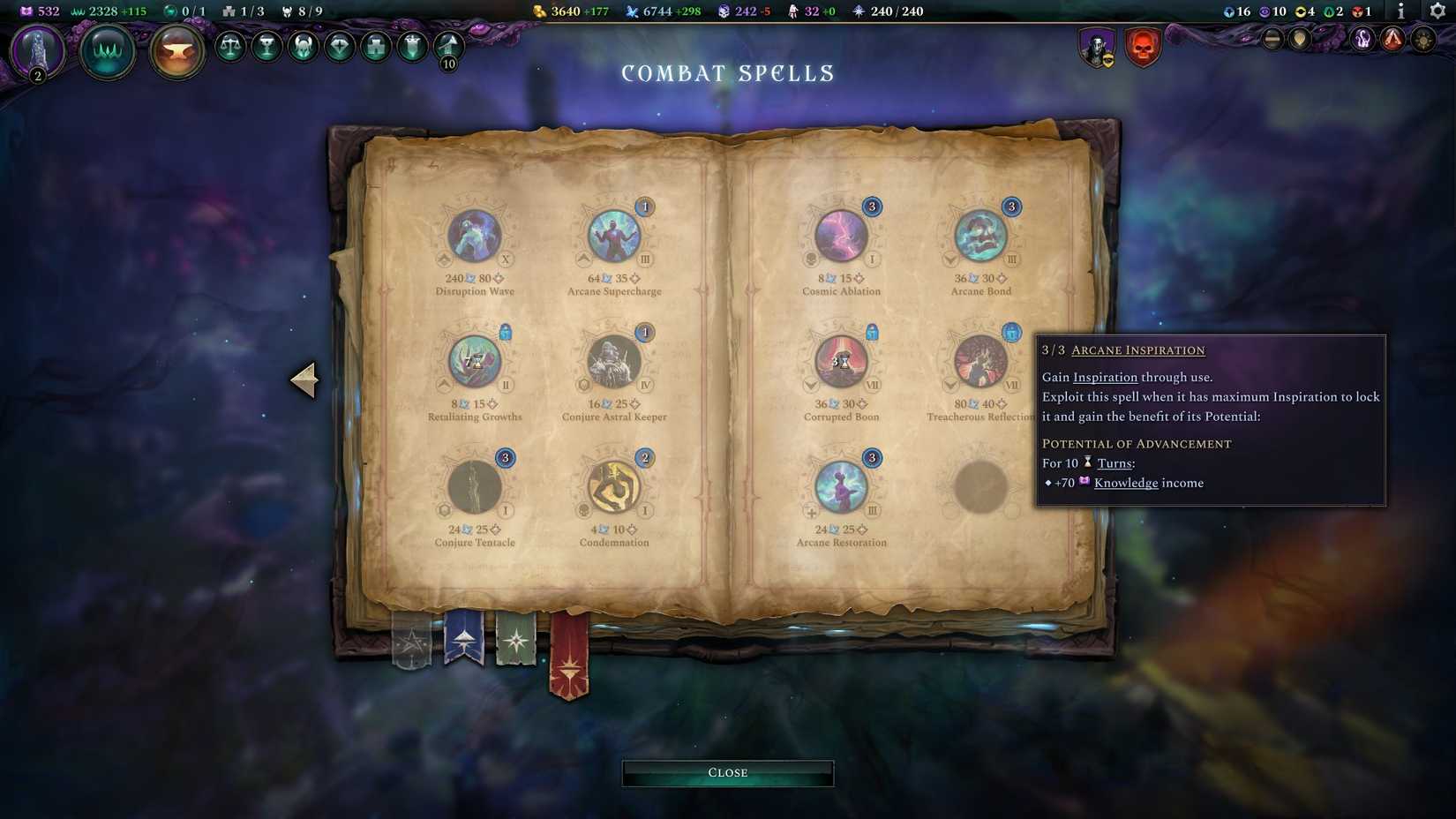The image size is (1456, 819).
Task: Open the Knowledge link in the tooltip
Action: coord(1126,483)
